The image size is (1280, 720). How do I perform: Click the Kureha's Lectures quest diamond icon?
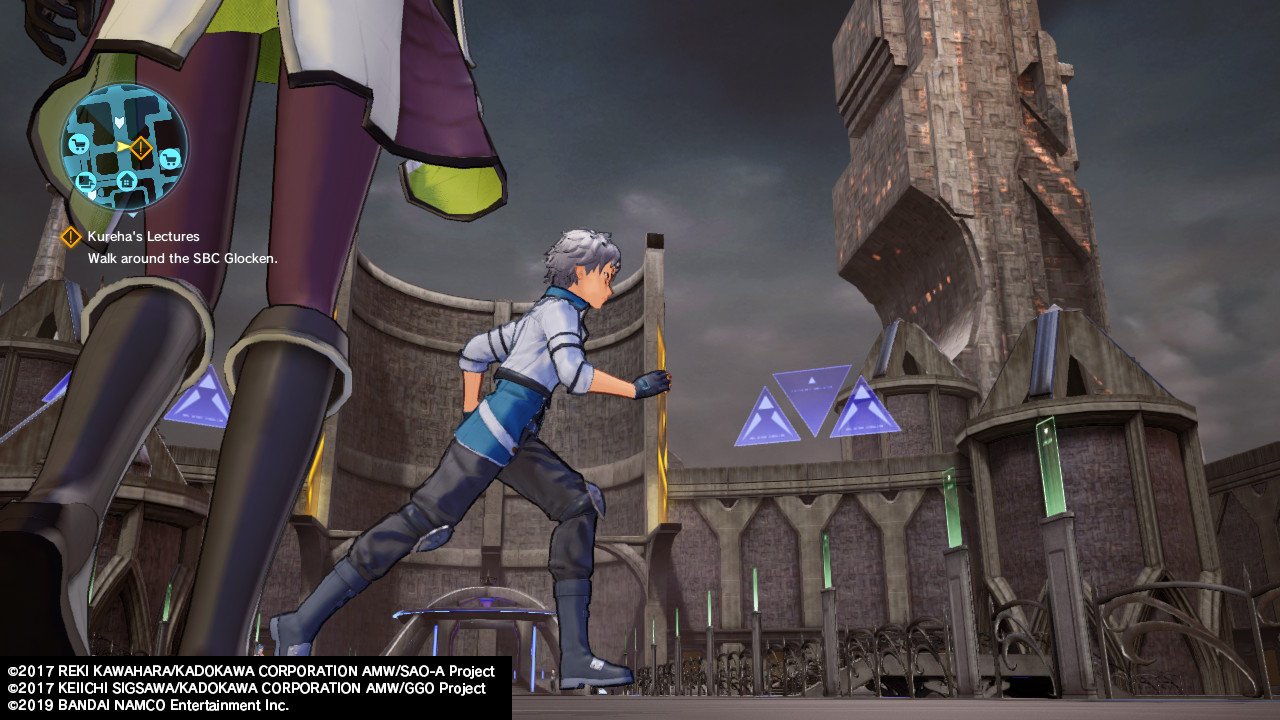tap(71, 237)
